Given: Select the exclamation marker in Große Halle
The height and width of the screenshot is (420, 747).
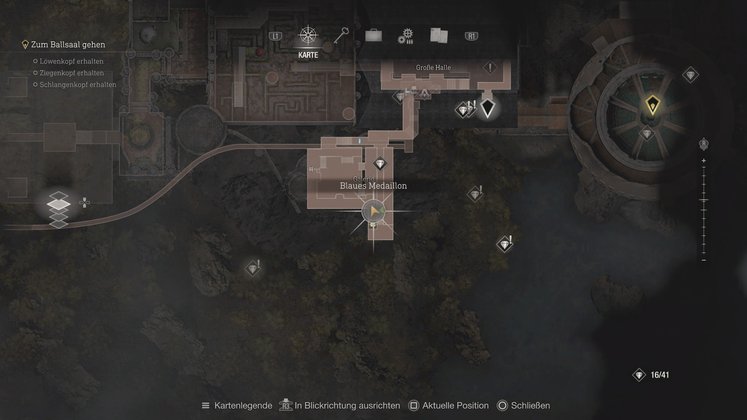Looking at the screenshot, I should click(x=490, y=67).
